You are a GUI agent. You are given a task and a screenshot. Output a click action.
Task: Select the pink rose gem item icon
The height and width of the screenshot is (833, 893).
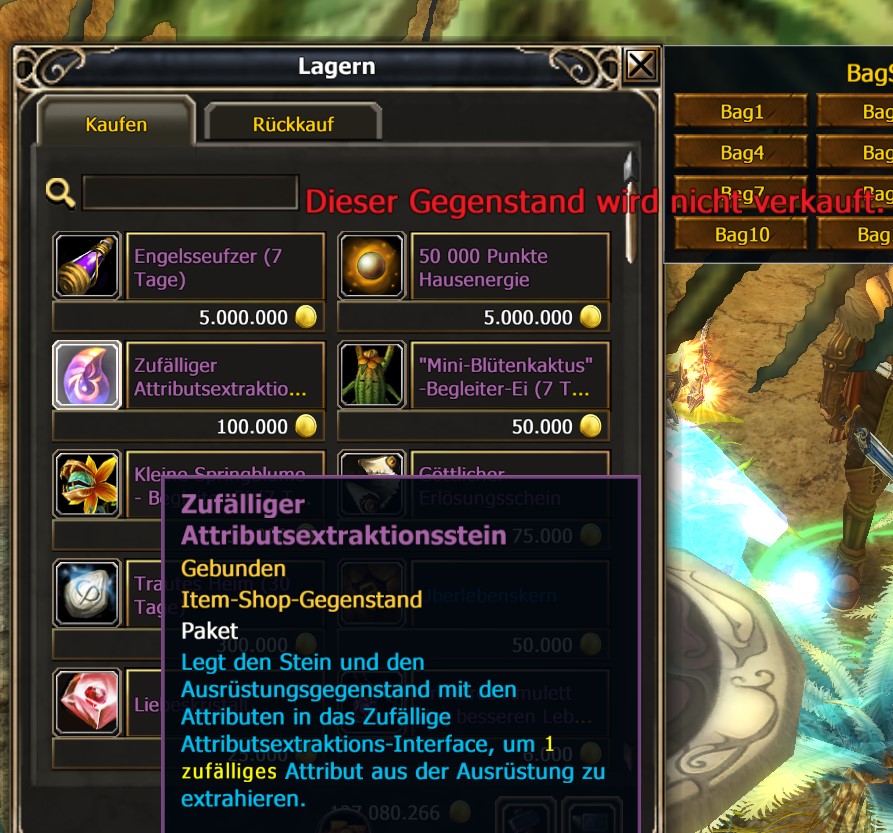[x=86, y=700]
